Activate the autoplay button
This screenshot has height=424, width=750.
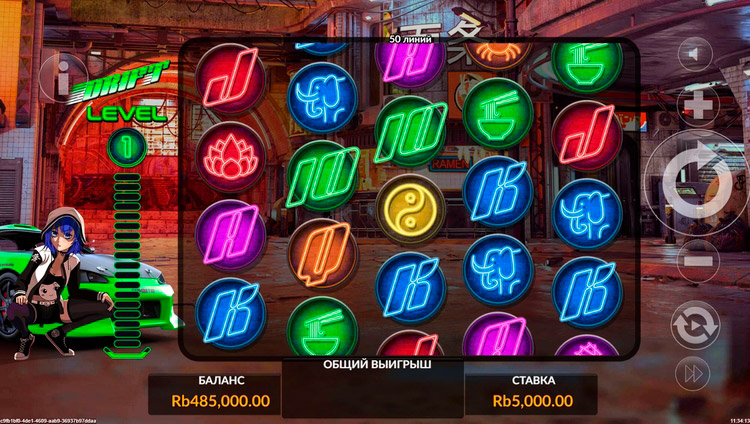[x=695, y=326]
